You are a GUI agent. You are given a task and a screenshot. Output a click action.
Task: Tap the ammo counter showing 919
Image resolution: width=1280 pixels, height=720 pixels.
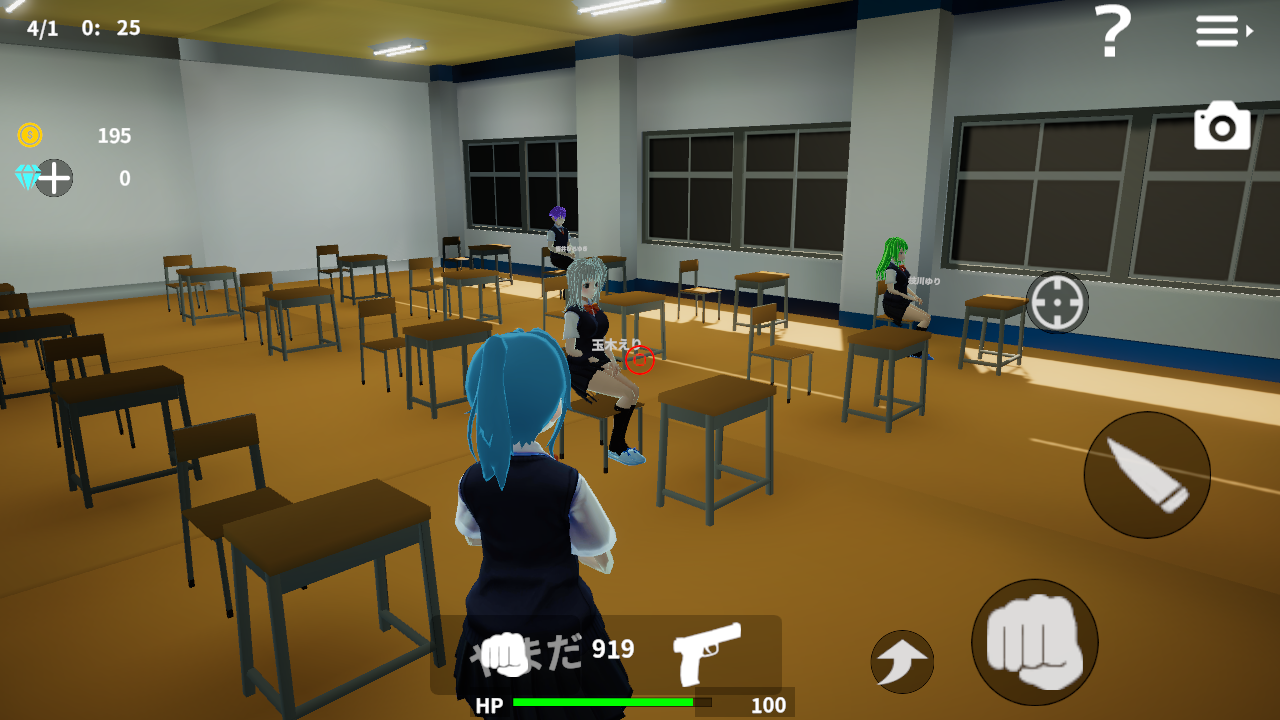pos(611,649)
